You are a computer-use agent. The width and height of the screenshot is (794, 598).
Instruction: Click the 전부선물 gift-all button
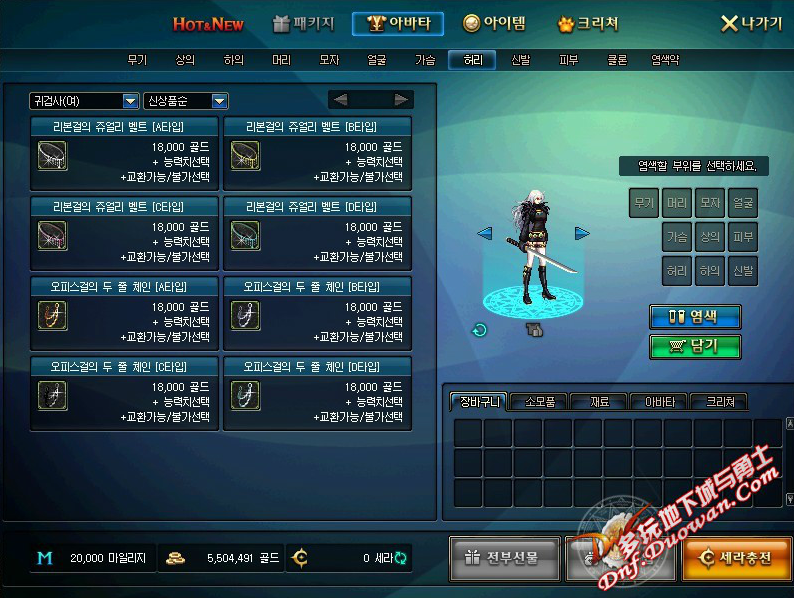click(503, 558)
